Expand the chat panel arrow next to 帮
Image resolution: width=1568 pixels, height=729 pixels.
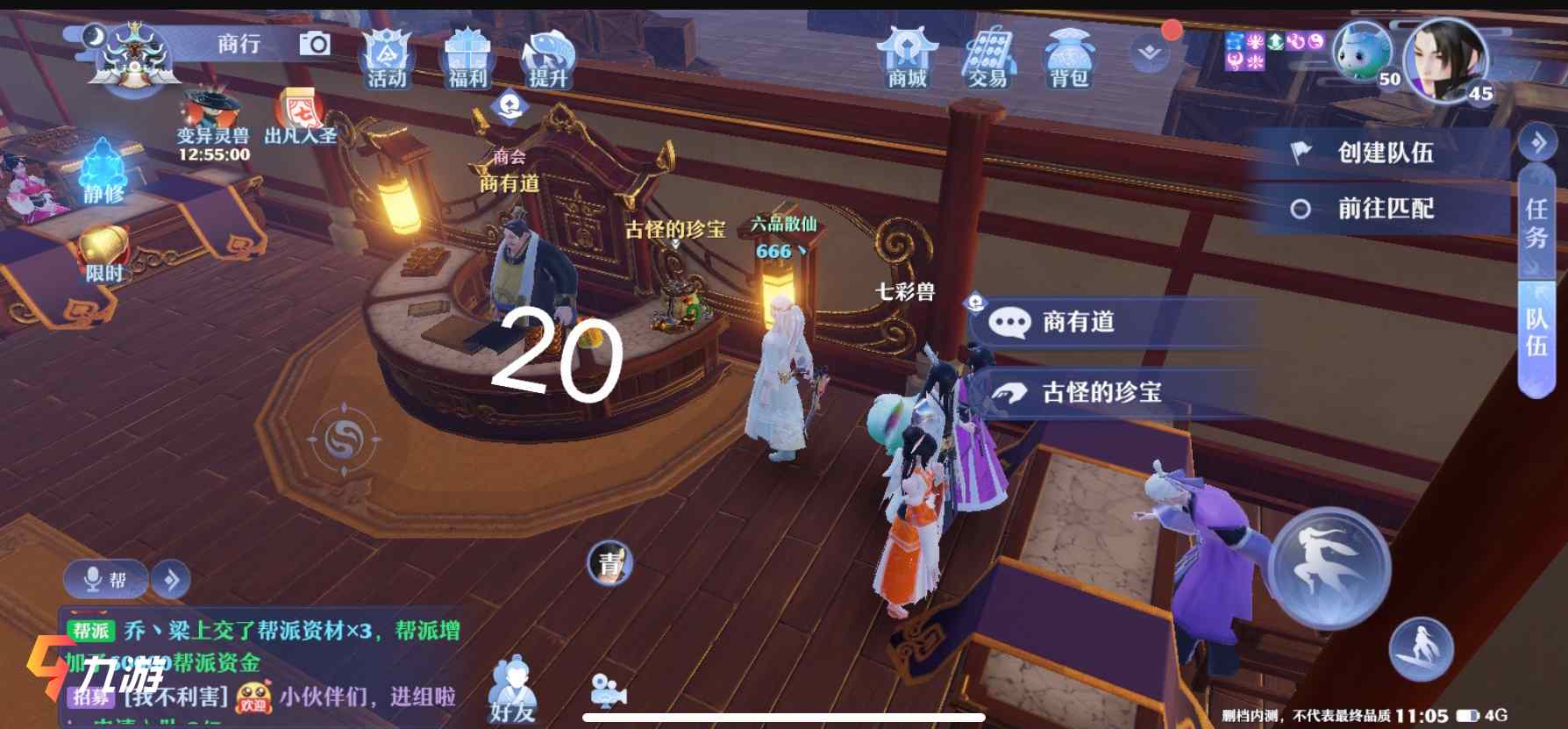(x=172, y=578)
